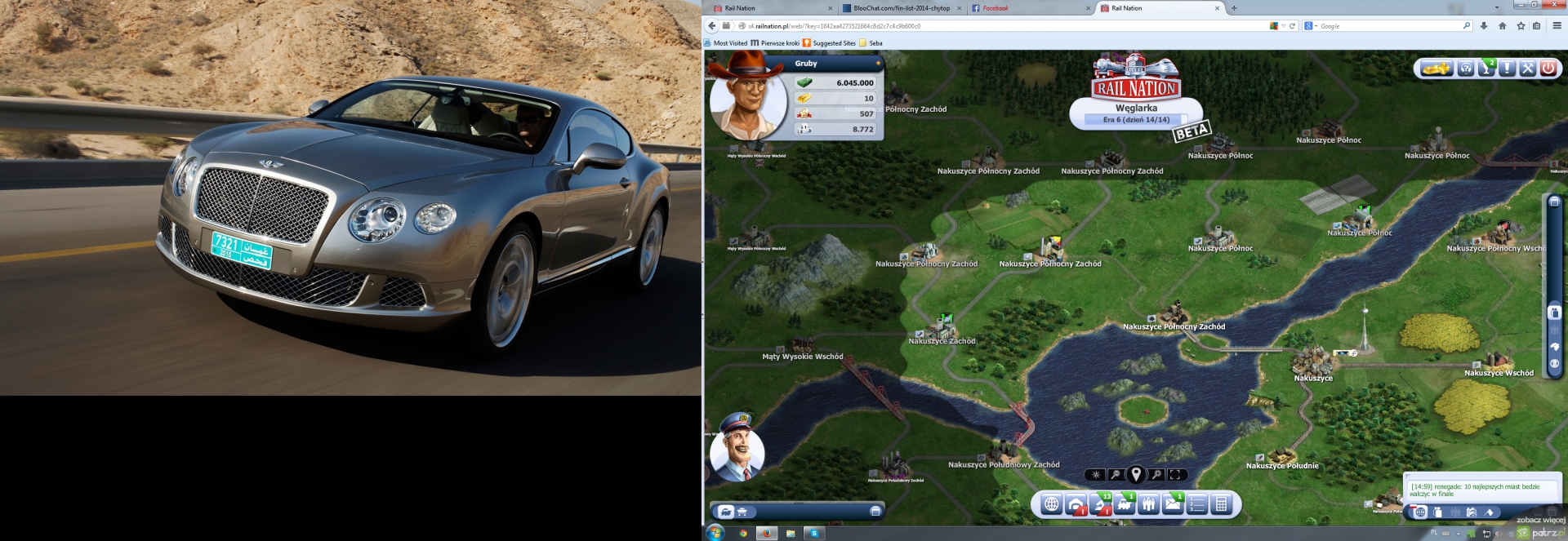
Task: Open the locomotive trains menu button
Action: pos(1125,504)
